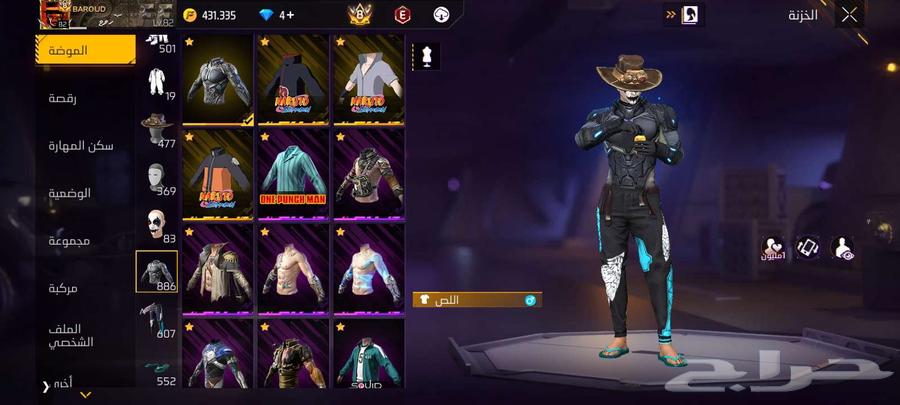Close the vault screen with the X
This screenshot has height=405, width=900.
[848, 15]
